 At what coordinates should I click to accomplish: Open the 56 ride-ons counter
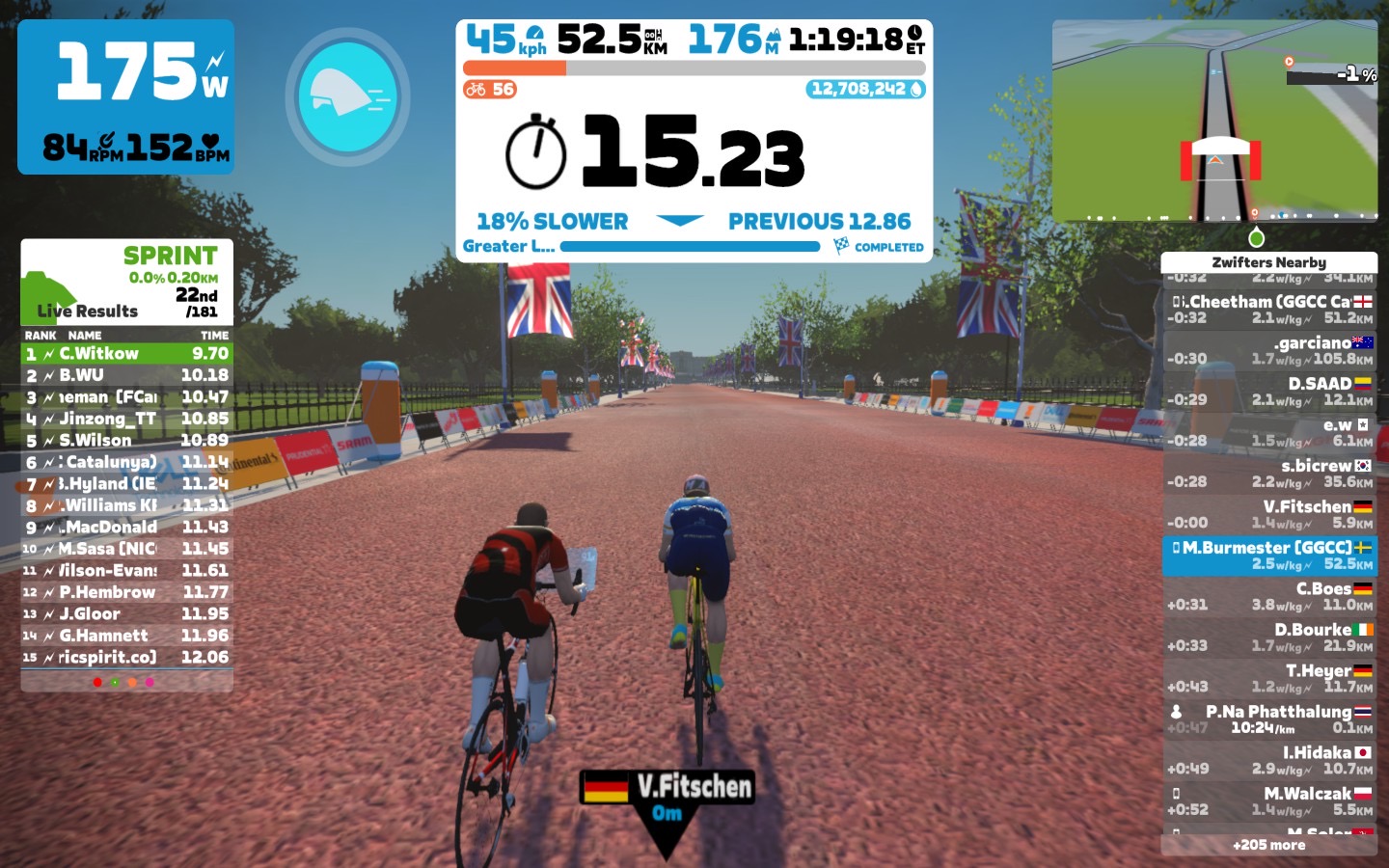(x=490, y=90)
